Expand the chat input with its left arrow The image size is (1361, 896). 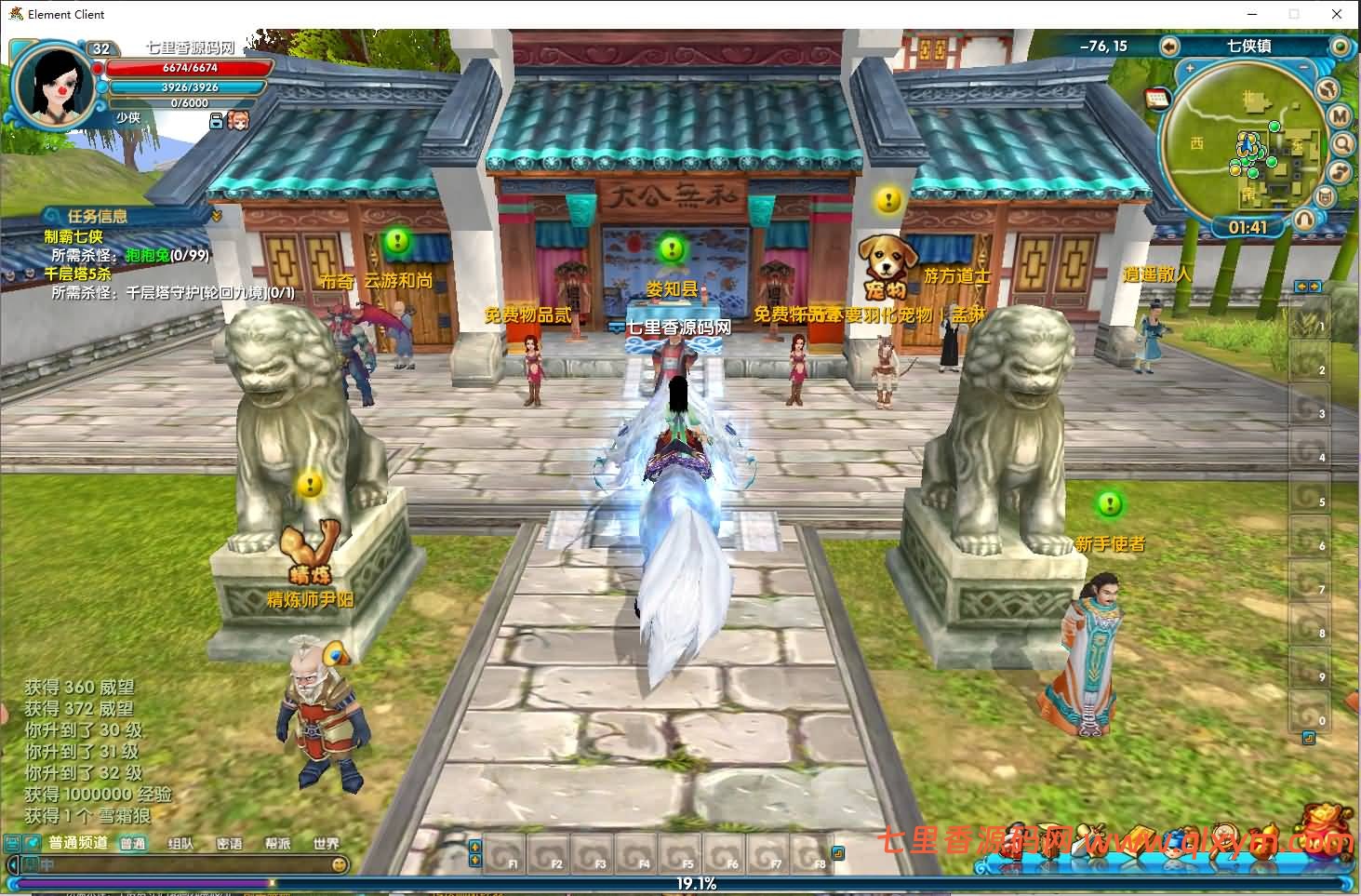point(12,865)
